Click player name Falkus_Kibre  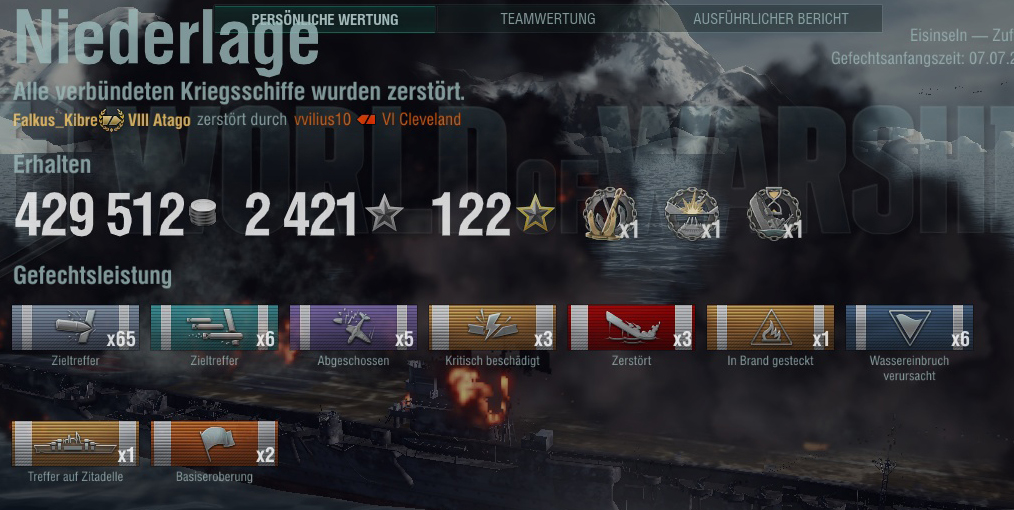[55, 120]
